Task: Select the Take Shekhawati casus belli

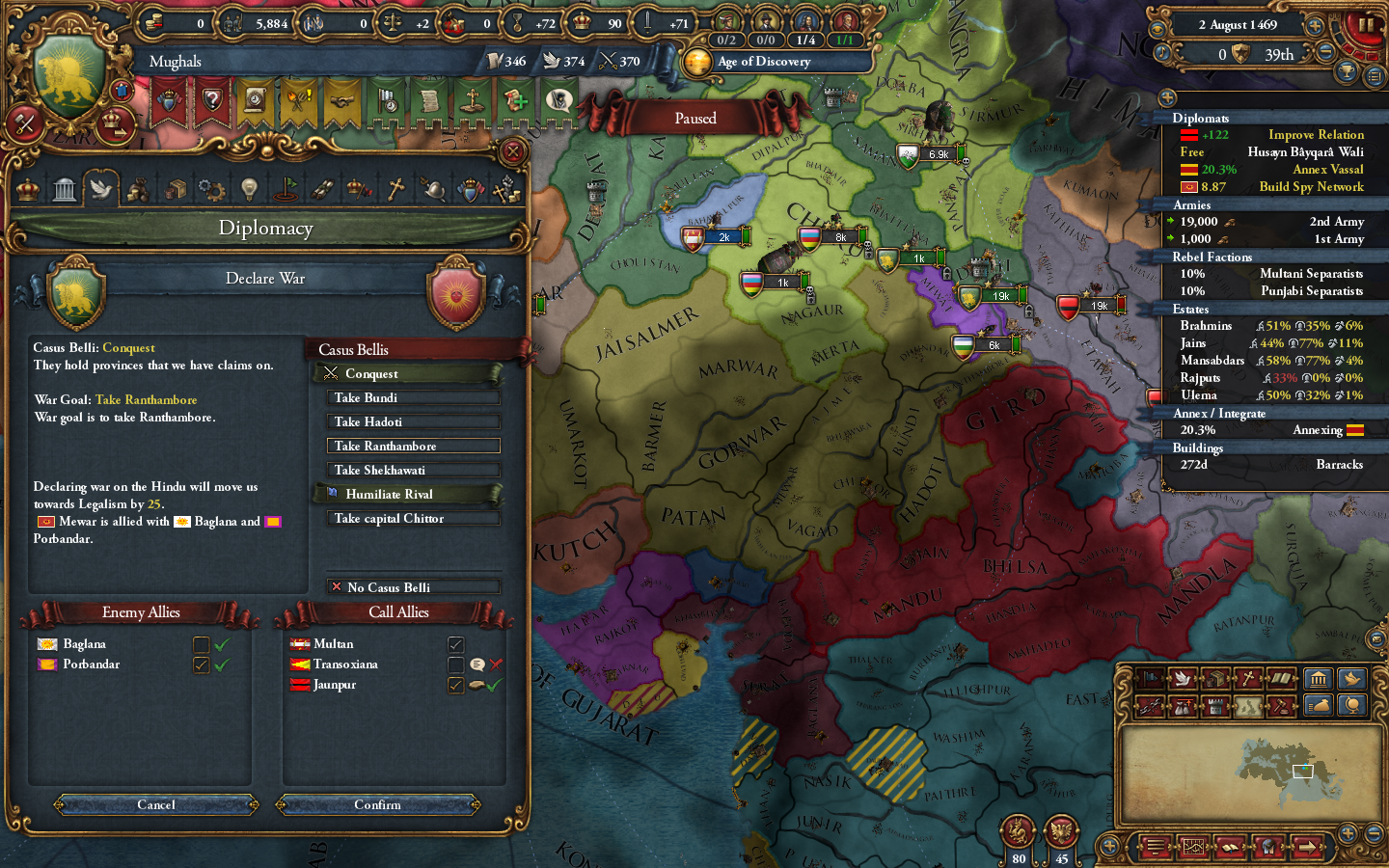Action: (413, 470)
